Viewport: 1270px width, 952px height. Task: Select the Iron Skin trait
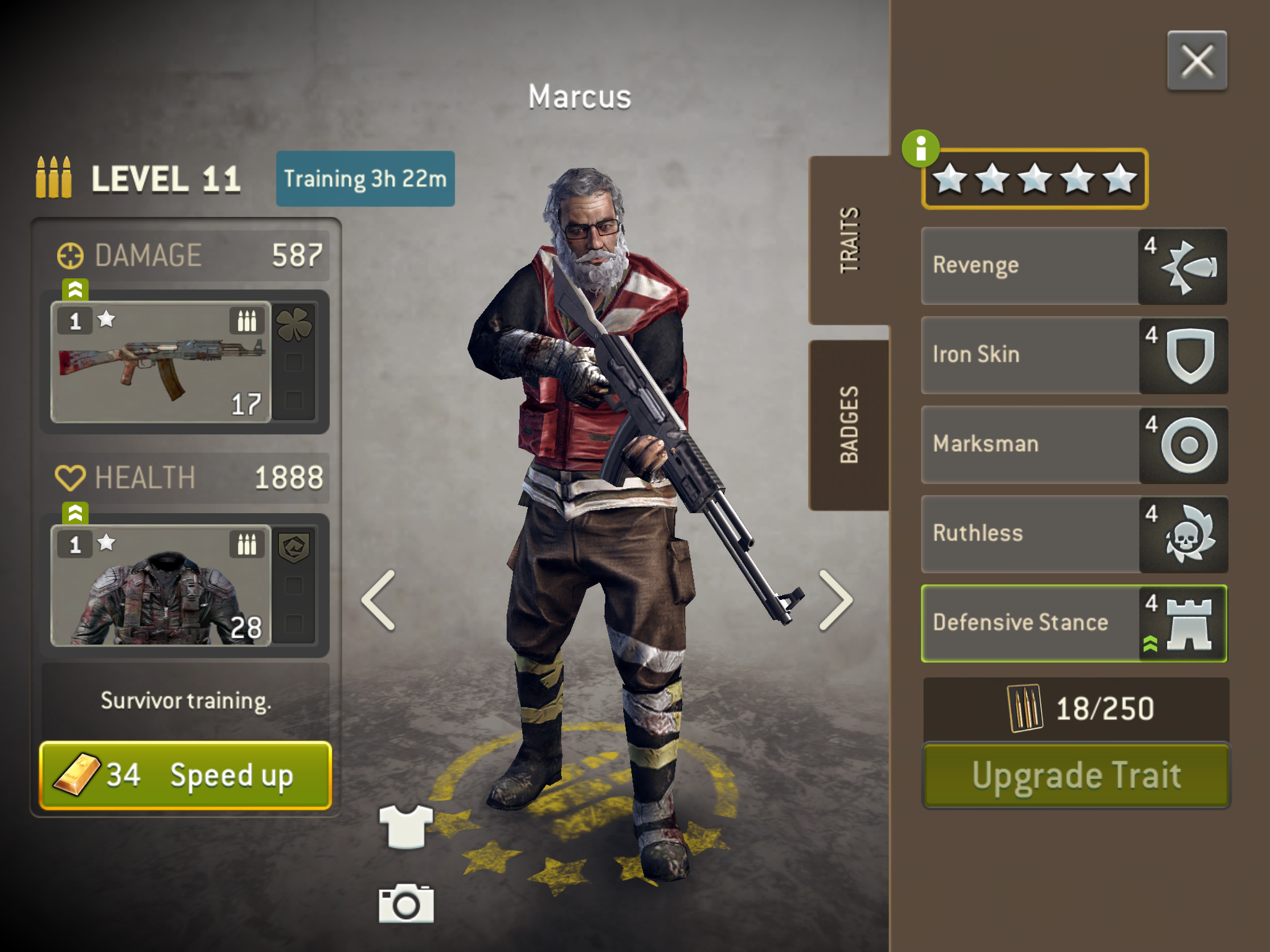1073,355
